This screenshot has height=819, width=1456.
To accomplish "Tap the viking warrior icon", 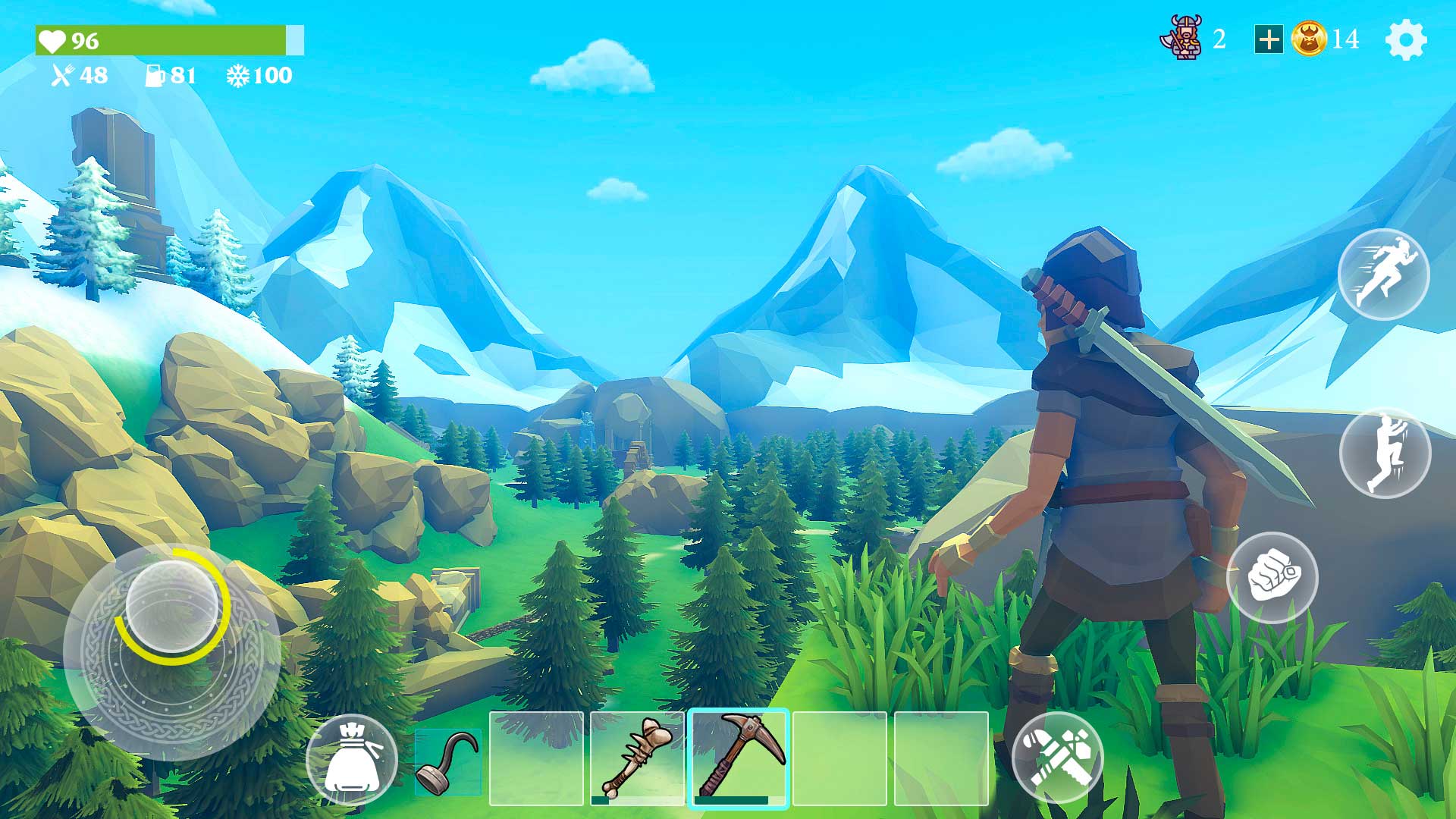I will pyautogui.click(x=1181, y=37).
